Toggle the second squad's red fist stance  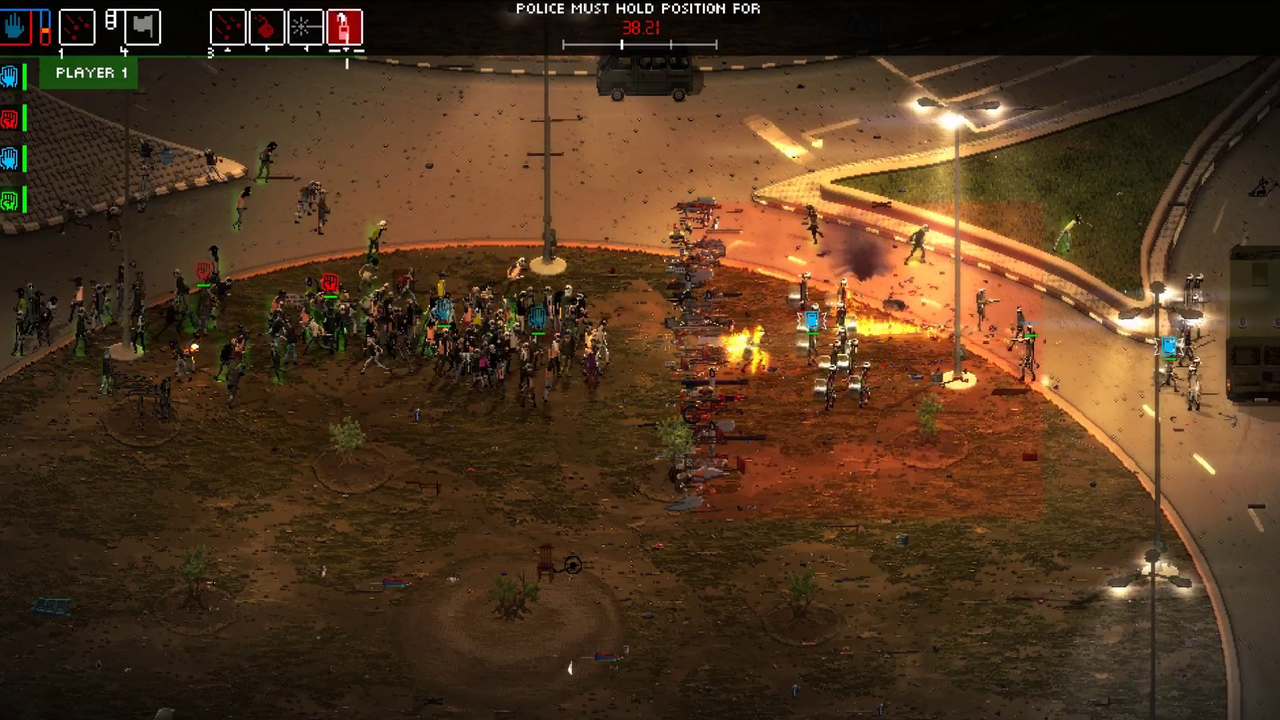click(9, 118)
